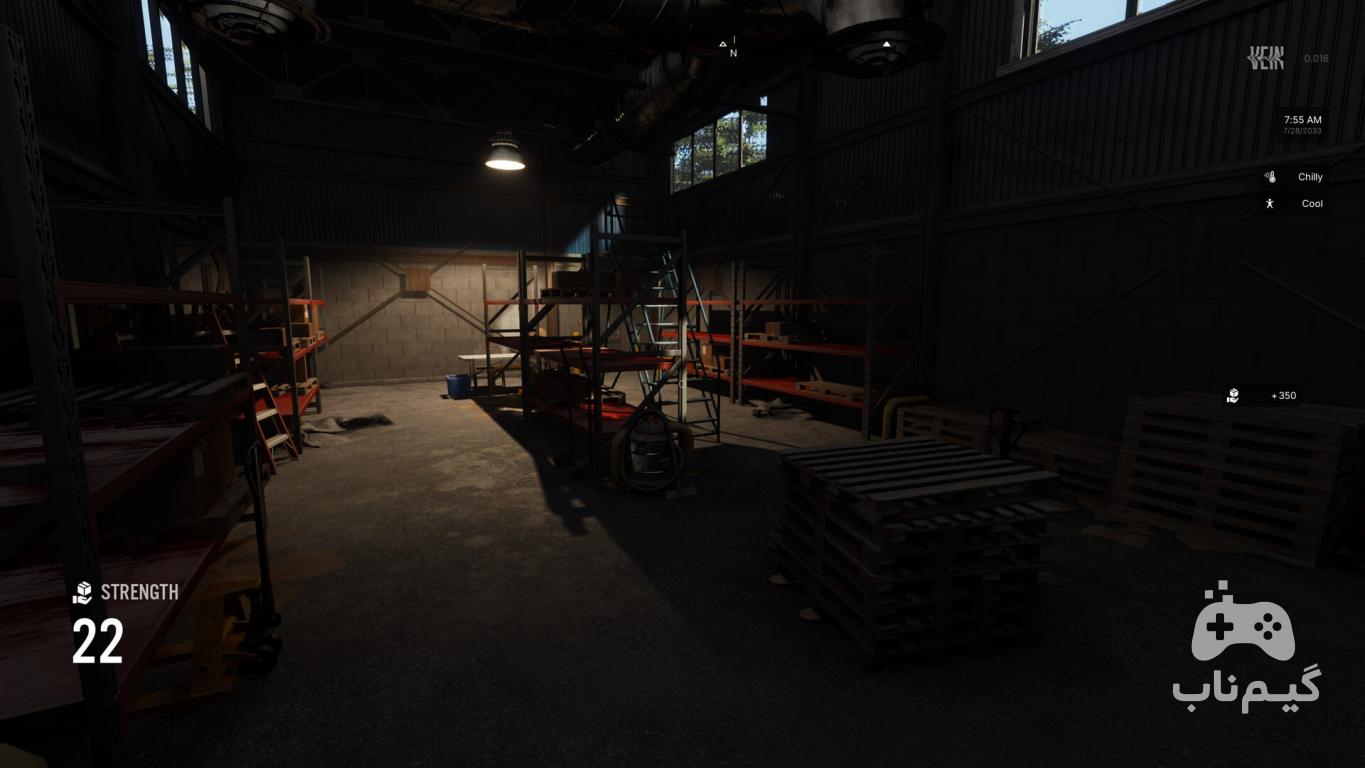Viewport: 1365px width, 768px height.
Task: Click the Chilly temperature status icon
Action: pos(1270,177)
